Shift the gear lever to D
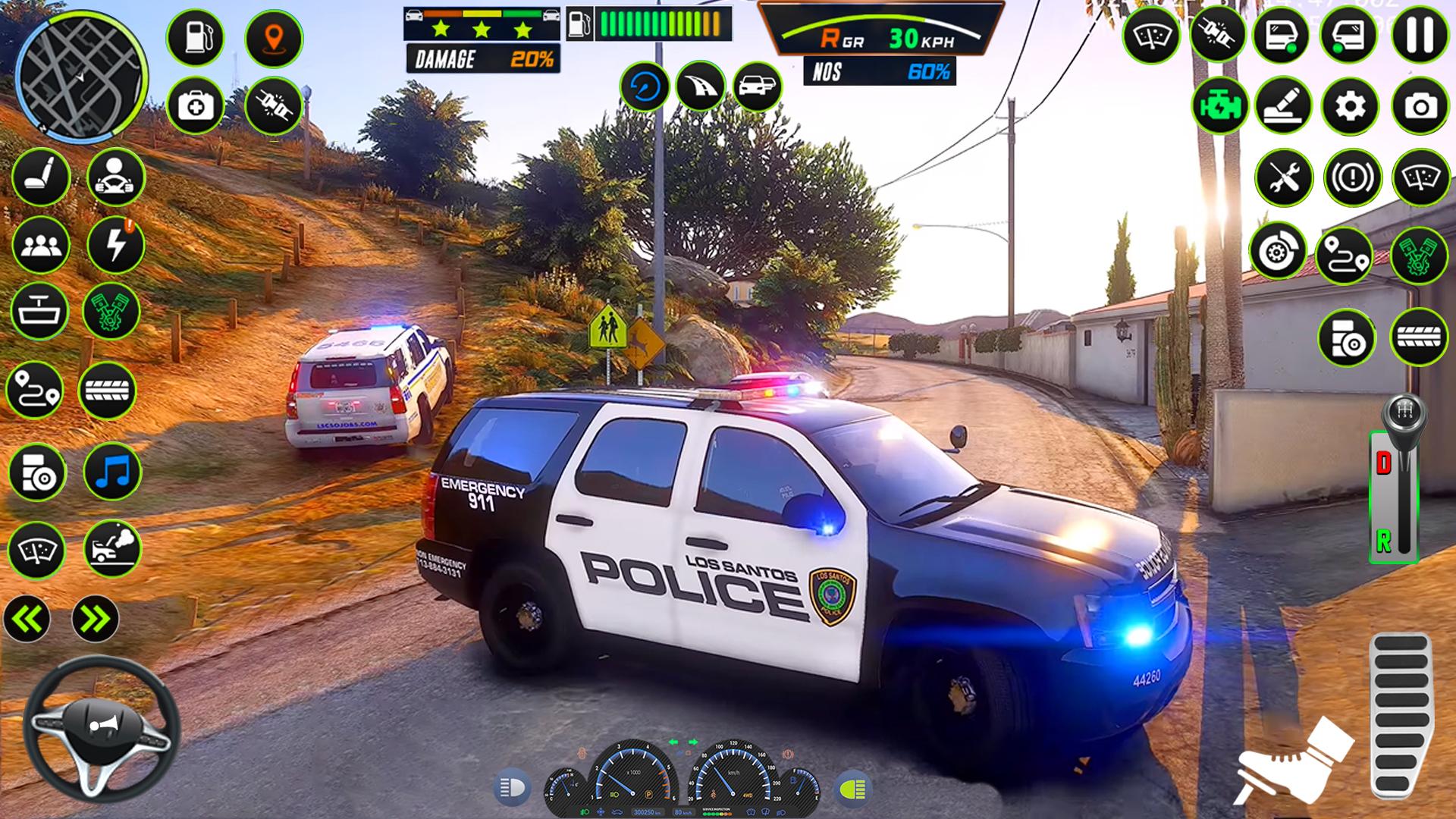 1385,463
